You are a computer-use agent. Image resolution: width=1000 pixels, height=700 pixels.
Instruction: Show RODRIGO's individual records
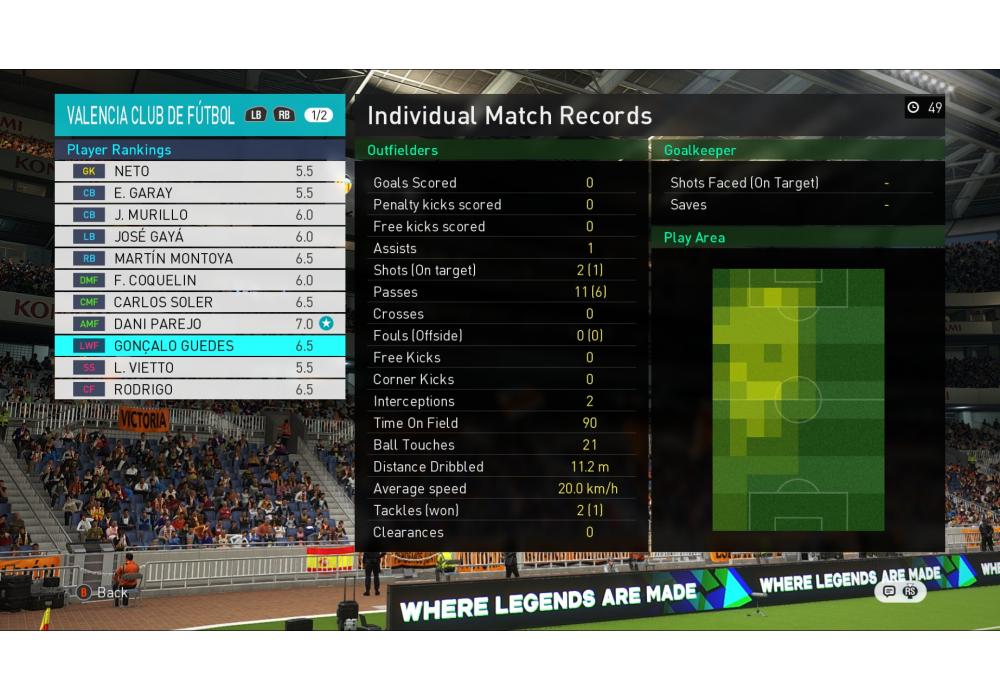tap(199, 390)
